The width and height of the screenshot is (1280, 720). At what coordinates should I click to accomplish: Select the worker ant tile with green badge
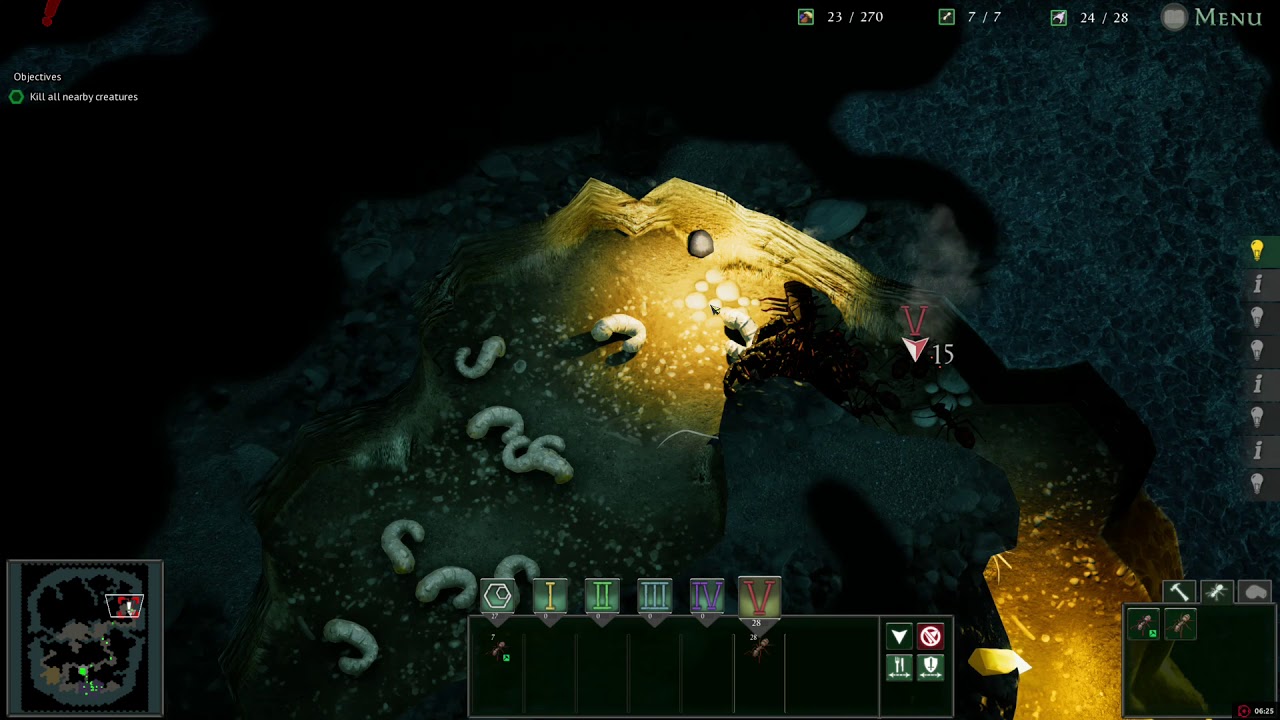(1145, 626)
